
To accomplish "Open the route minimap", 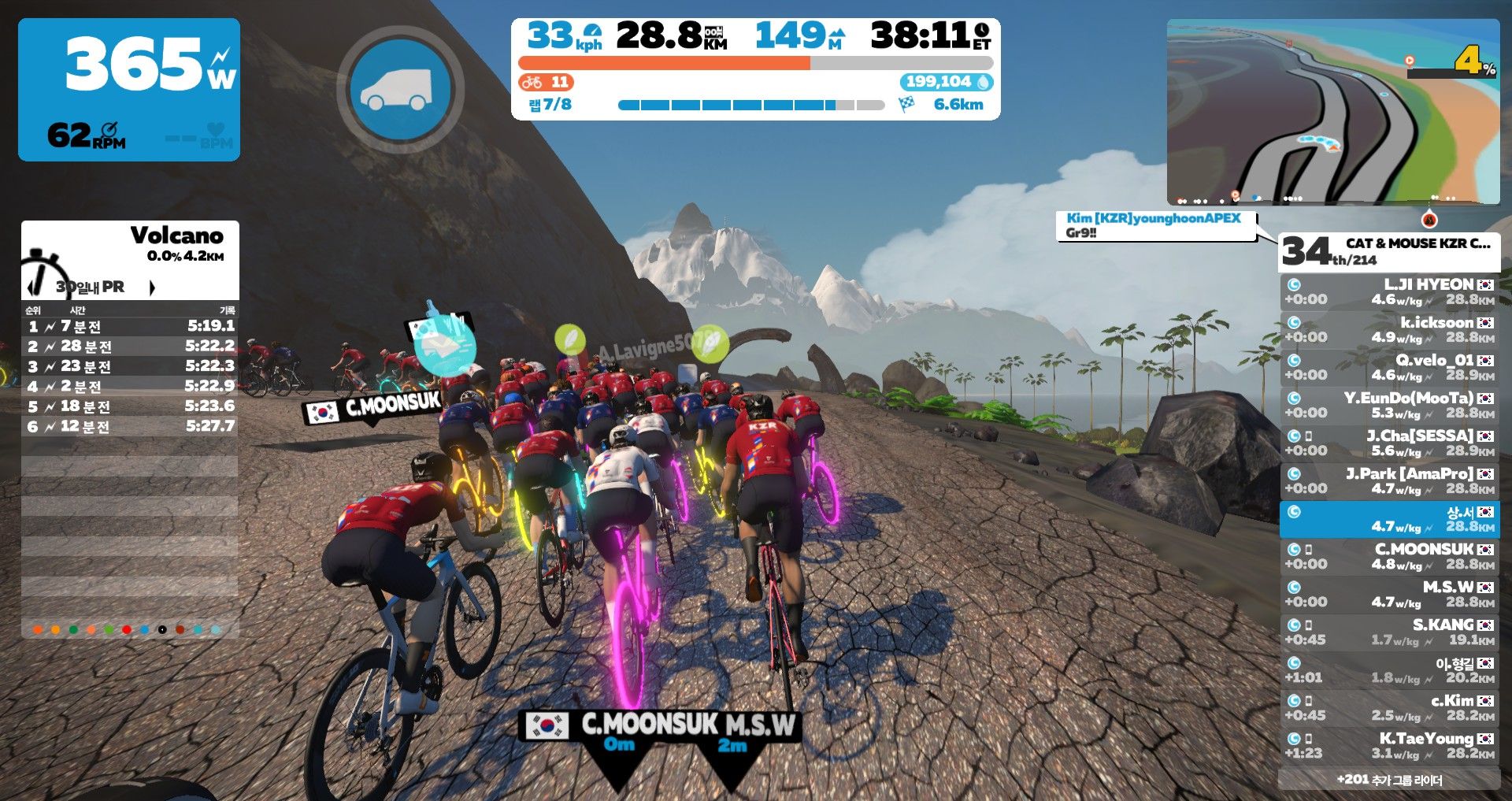I will pyautogui.click(x=1332, y=112).
